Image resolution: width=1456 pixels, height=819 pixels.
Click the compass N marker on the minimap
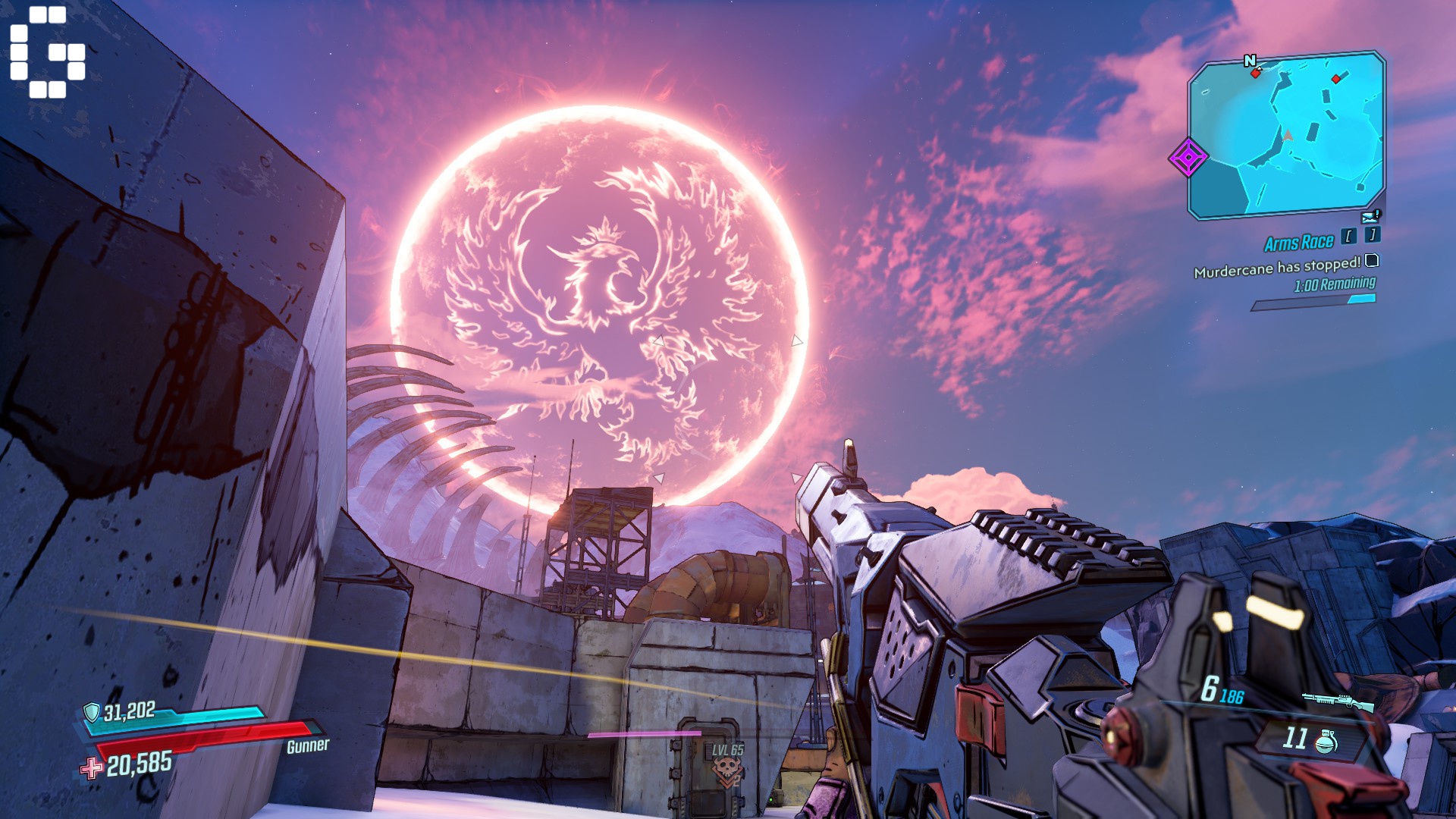(1250, 61)
